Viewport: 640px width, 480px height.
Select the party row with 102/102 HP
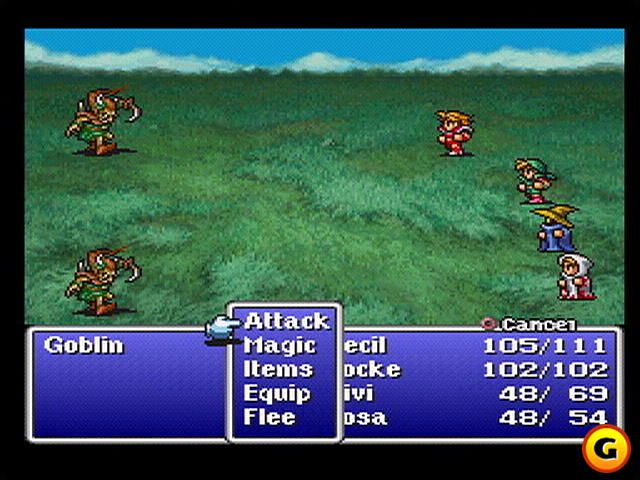pyautogui.click(x=474, y=369)
